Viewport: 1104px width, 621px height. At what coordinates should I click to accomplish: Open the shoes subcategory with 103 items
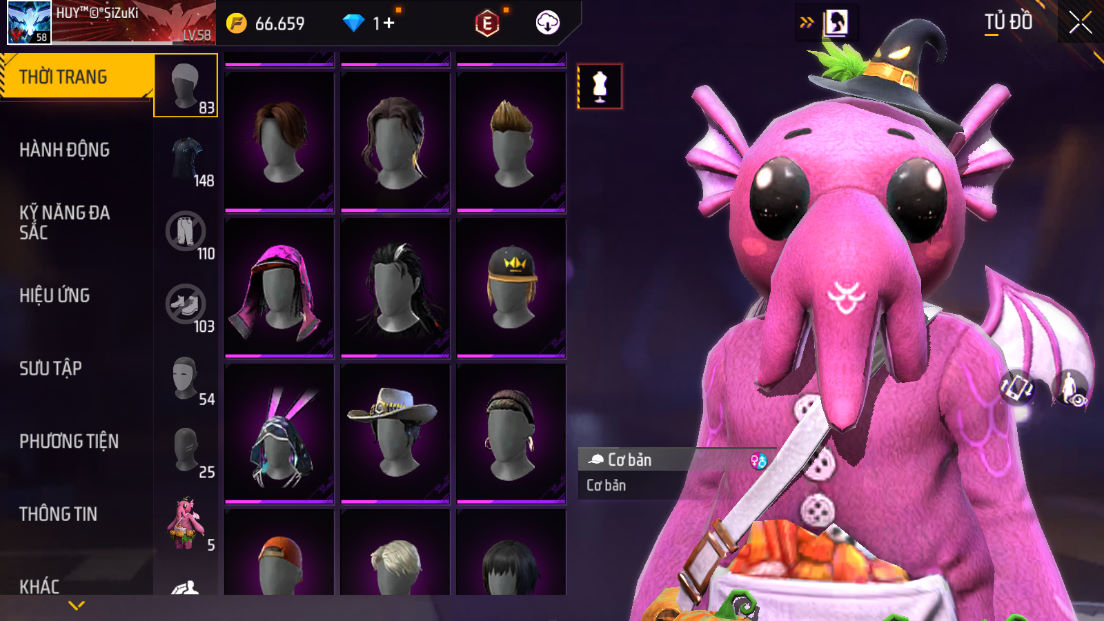tap(187, 305)
